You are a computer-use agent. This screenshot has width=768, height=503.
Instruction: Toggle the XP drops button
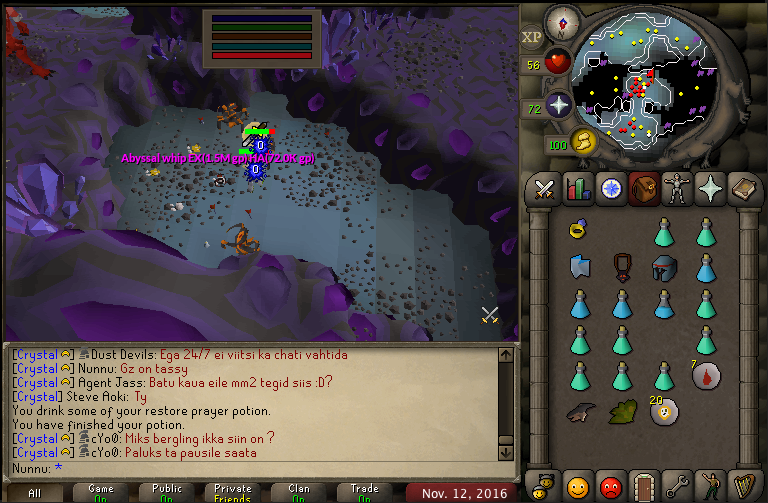532,36
